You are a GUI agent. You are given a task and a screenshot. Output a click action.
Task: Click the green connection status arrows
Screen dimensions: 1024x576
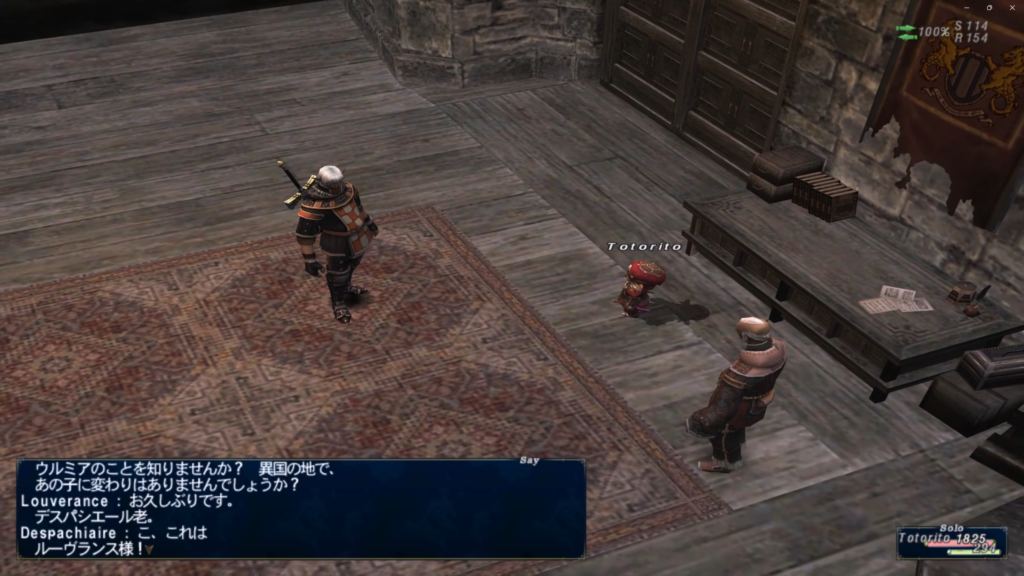tap(906, 32)
